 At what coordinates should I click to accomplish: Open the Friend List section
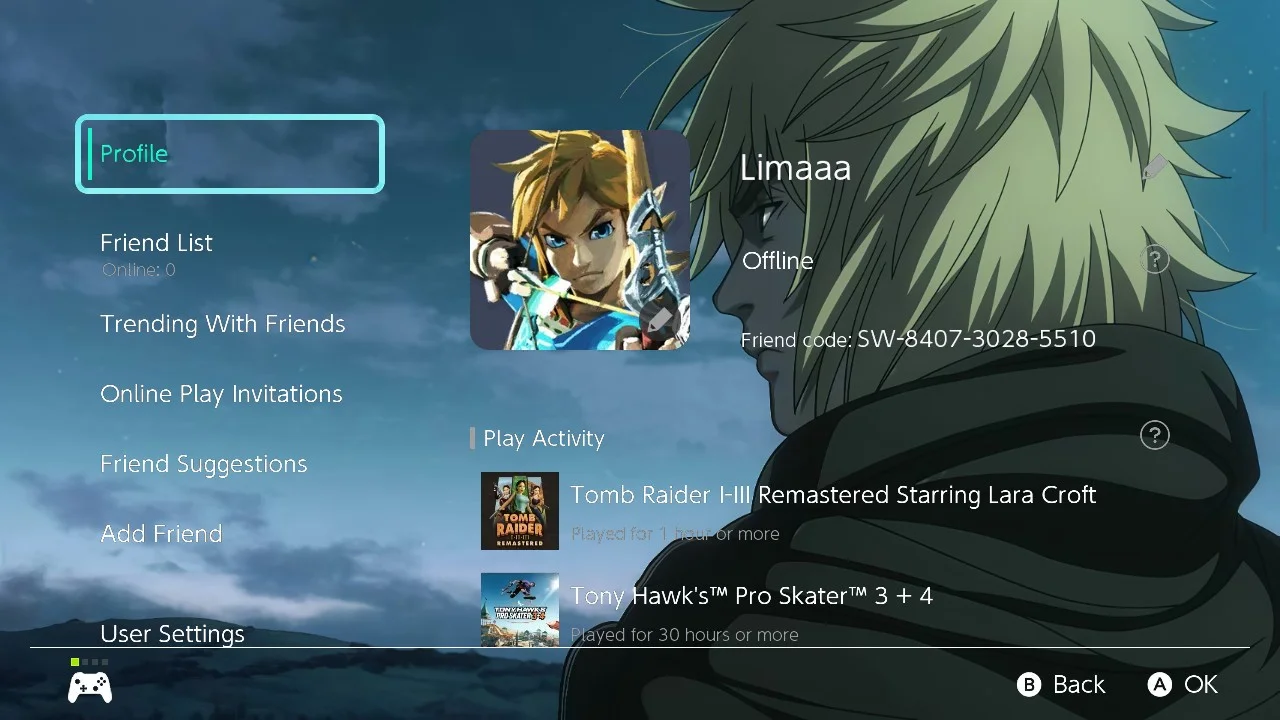point(156,242)
